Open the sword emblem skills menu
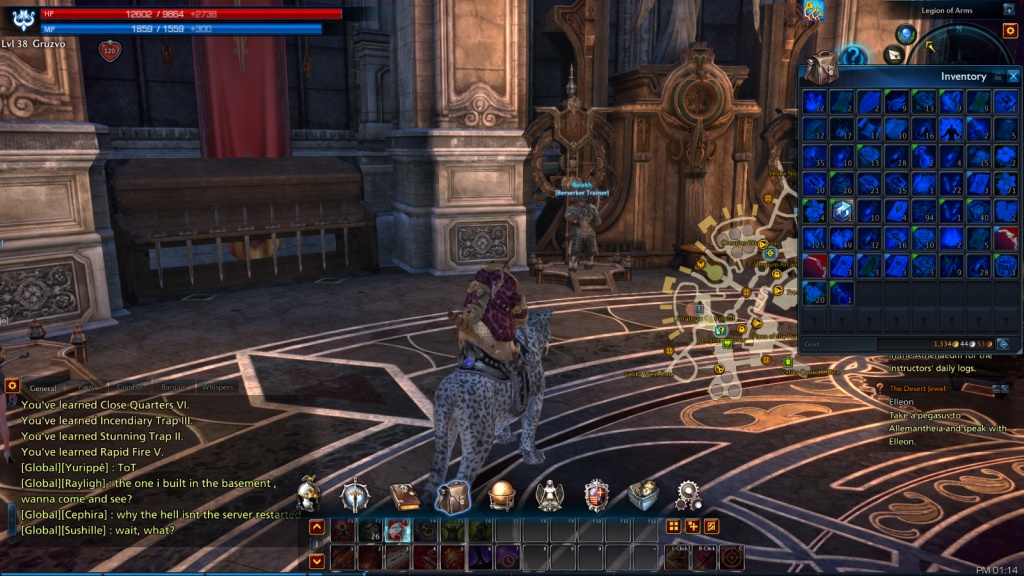The width and height of the screenshot is (1024, 576). point(356,494)
